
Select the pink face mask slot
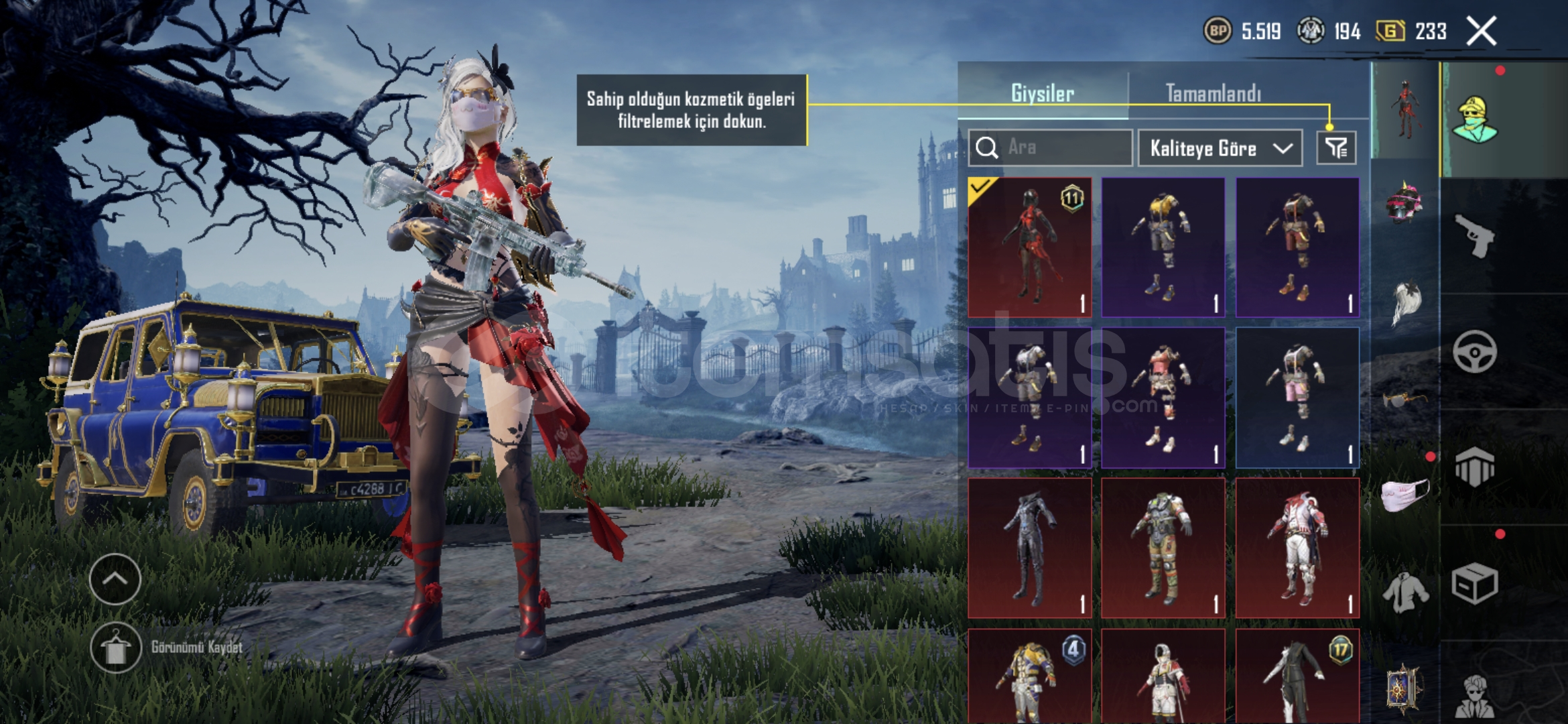[1404, 496]
